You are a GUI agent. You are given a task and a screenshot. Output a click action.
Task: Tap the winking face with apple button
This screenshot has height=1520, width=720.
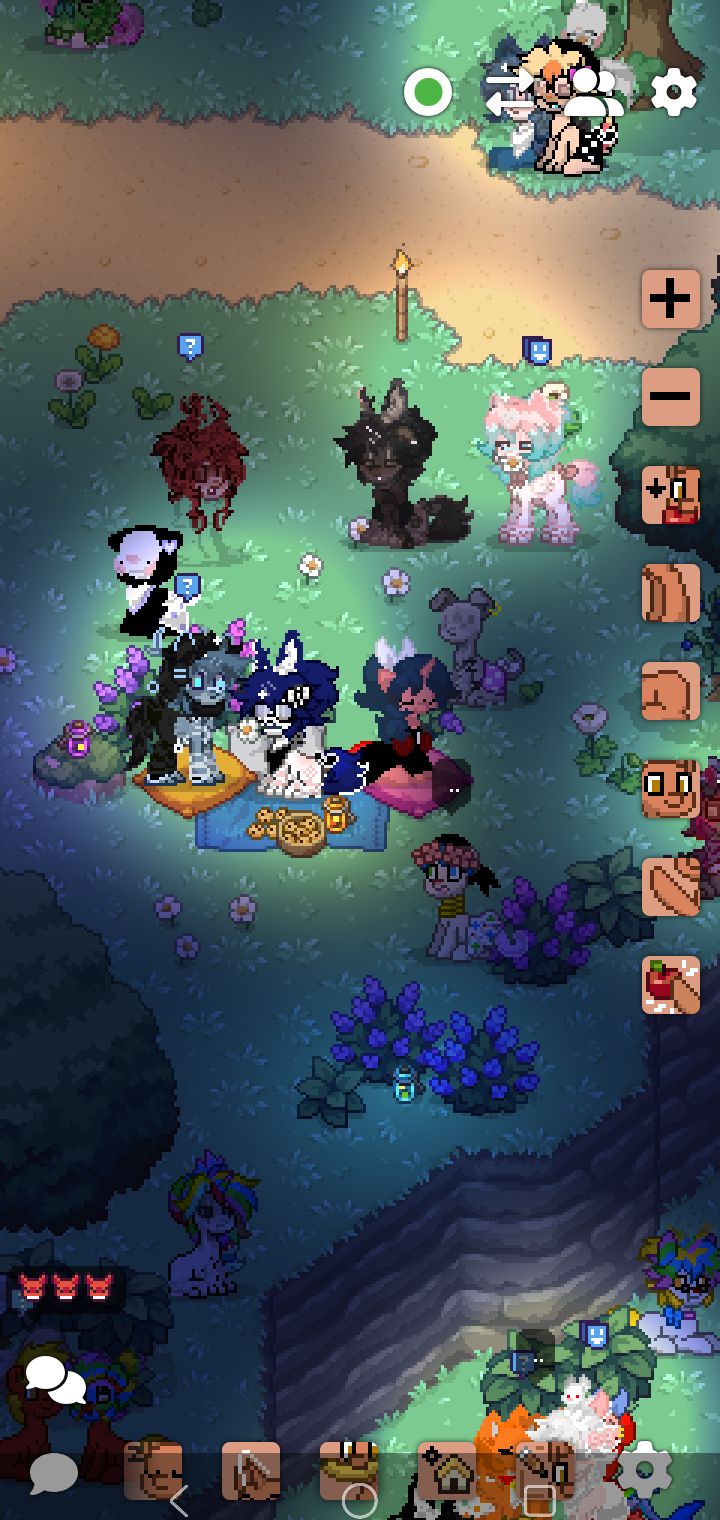[x=671, y=494]
